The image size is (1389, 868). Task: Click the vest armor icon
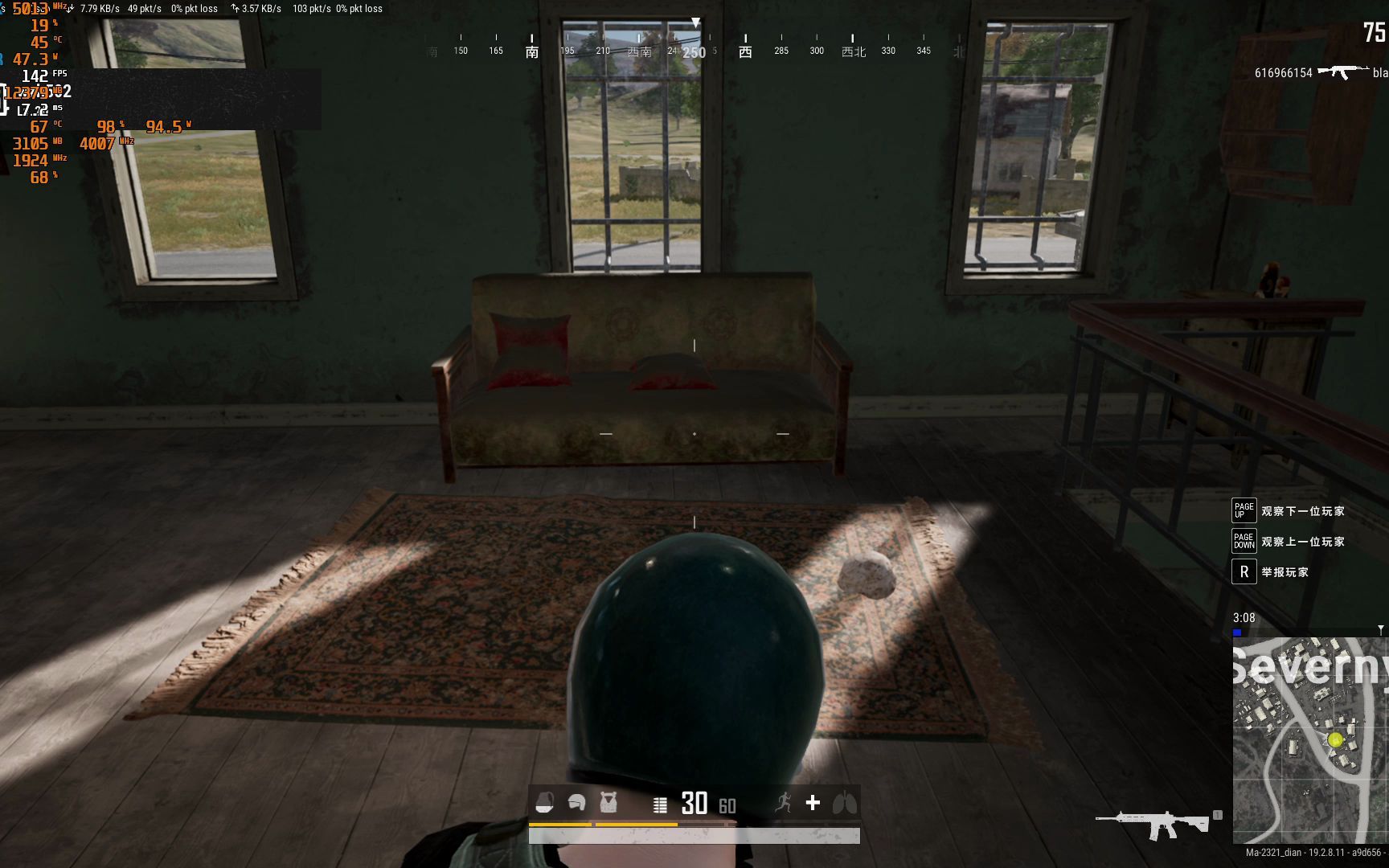pos(609,802)
